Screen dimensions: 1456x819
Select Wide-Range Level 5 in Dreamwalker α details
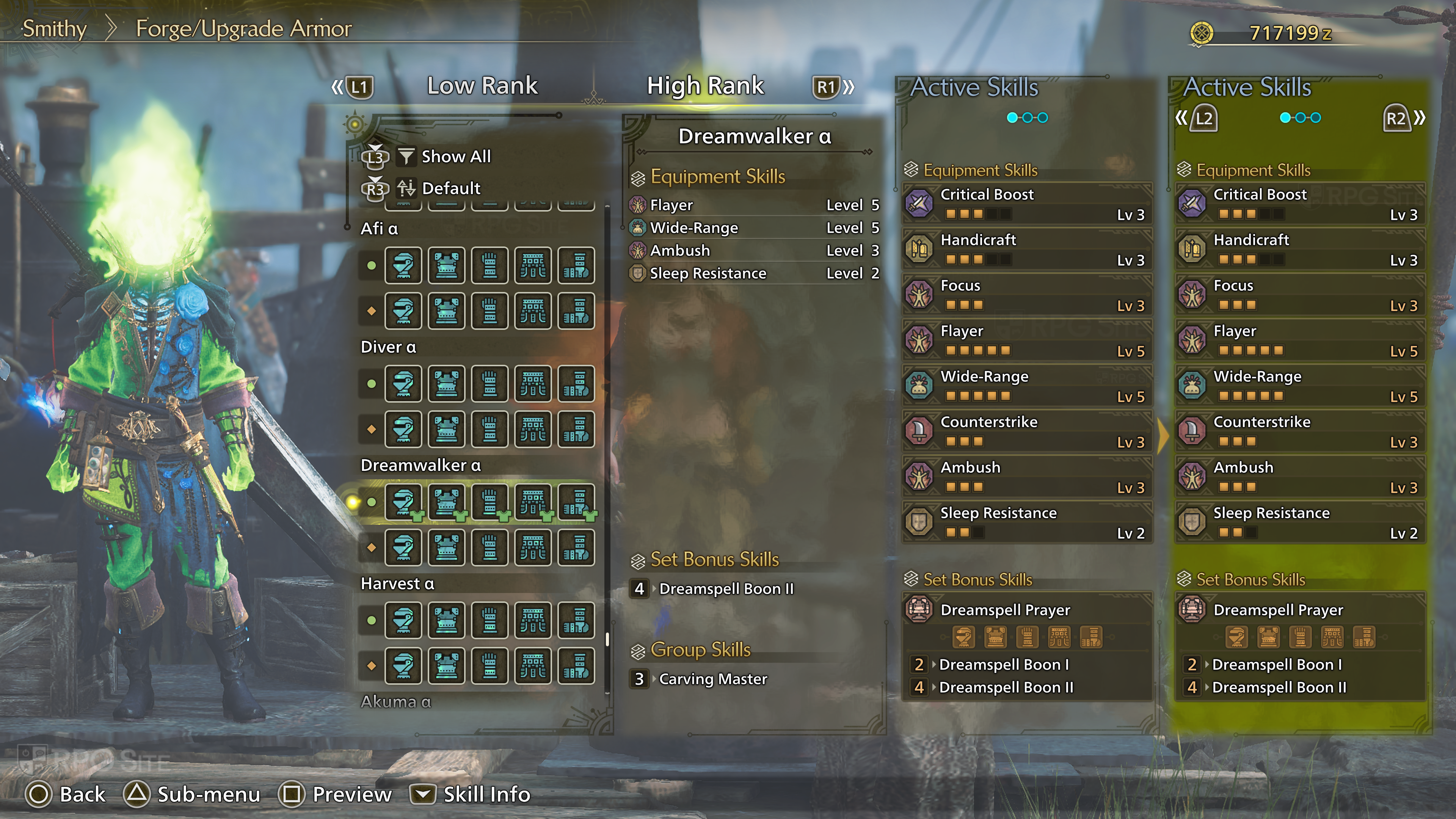[755, 228]
